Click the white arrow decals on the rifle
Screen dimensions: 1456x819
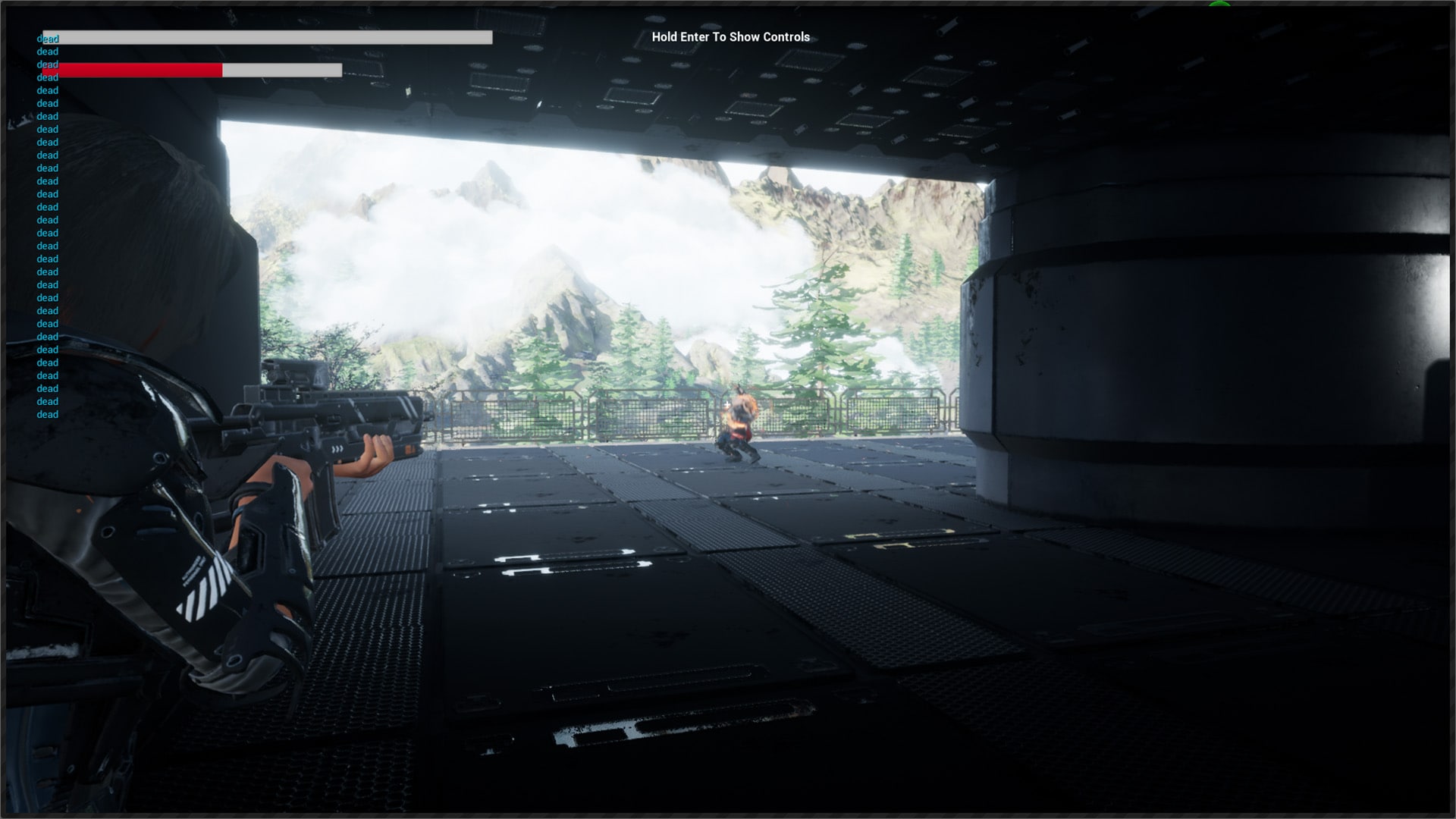pos(337,449)
